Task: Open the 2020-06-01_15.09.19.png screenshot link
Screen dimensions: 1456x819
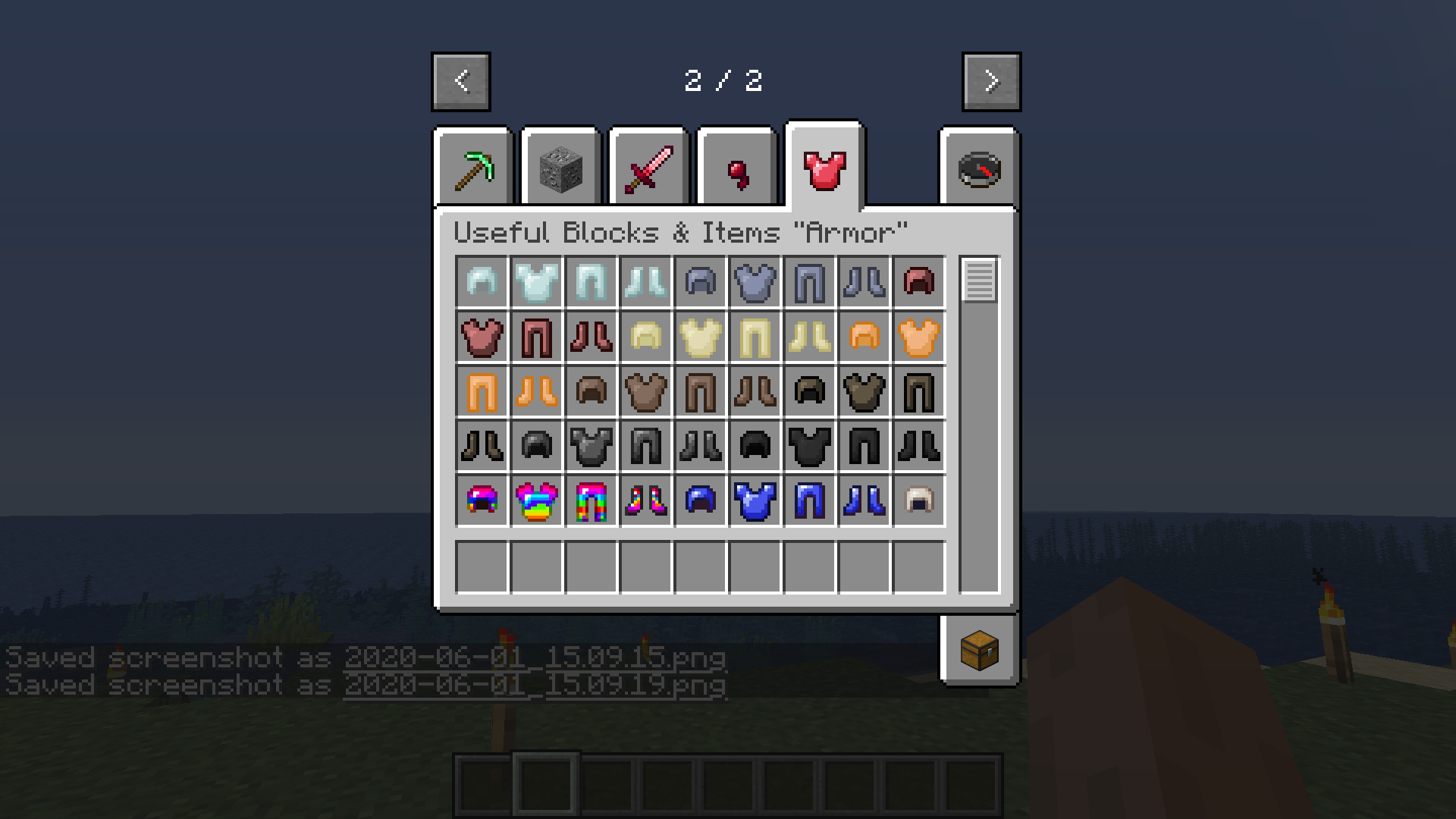Action: point(536,685)
